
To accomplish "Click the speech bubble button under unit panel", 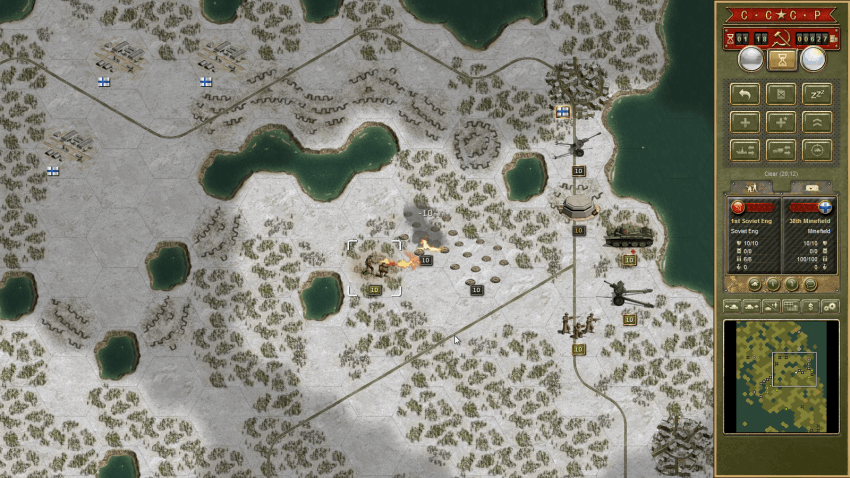I will 810,284.
